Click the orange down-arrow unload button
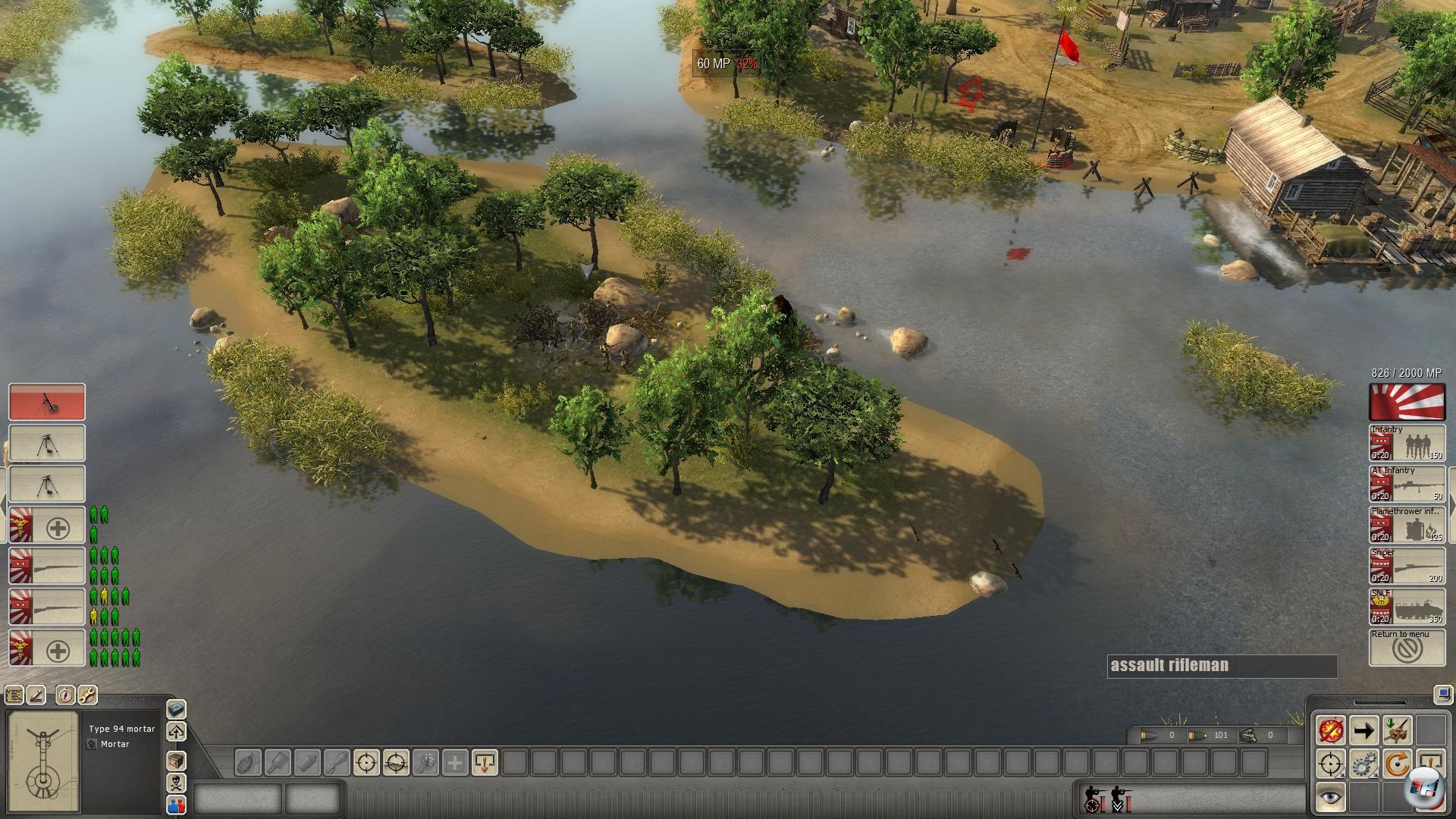Viewport: 1456px width, 819px height. (485, 762)
